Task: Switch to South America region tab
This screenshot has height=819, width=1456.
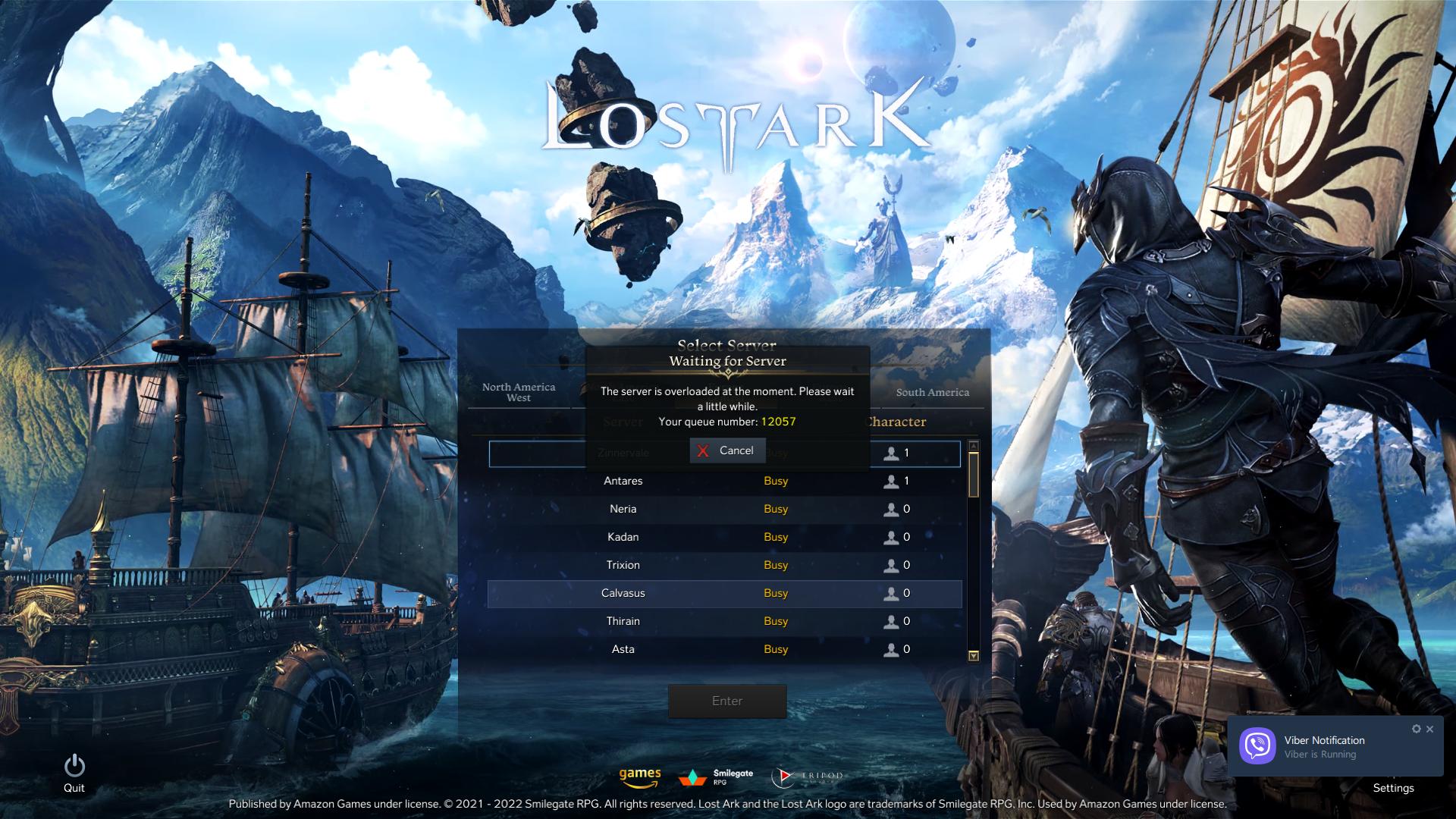Action: point(932,392)
